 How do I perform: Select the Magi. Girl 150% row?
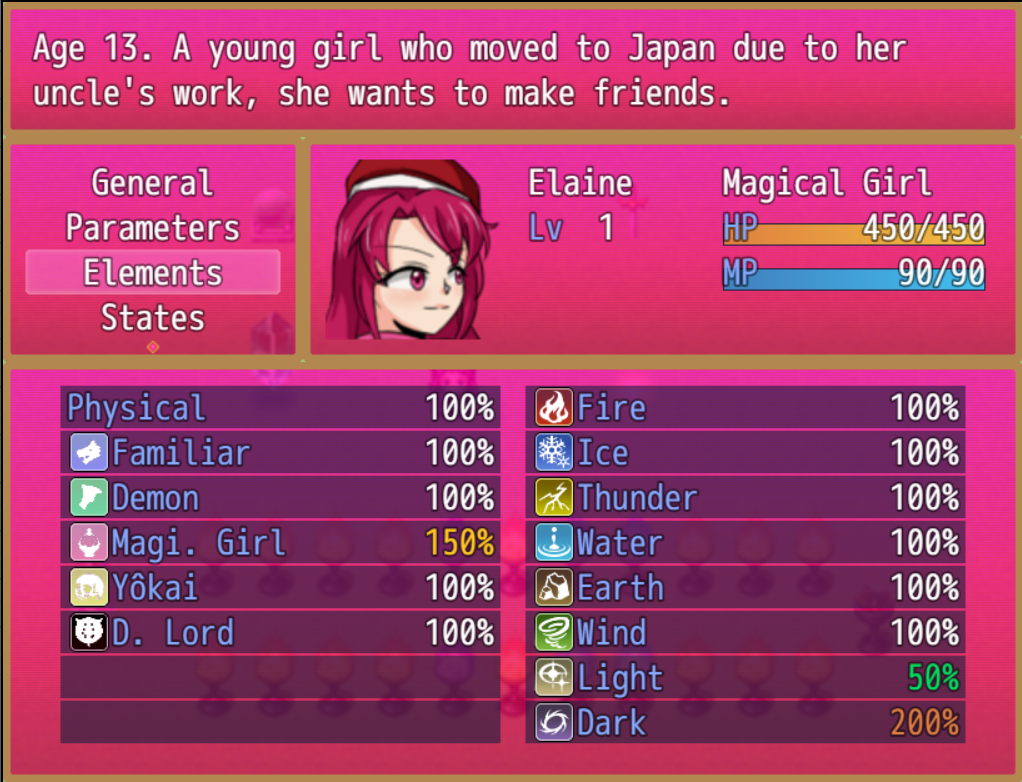pyautogui.click(x=280, y=543)
